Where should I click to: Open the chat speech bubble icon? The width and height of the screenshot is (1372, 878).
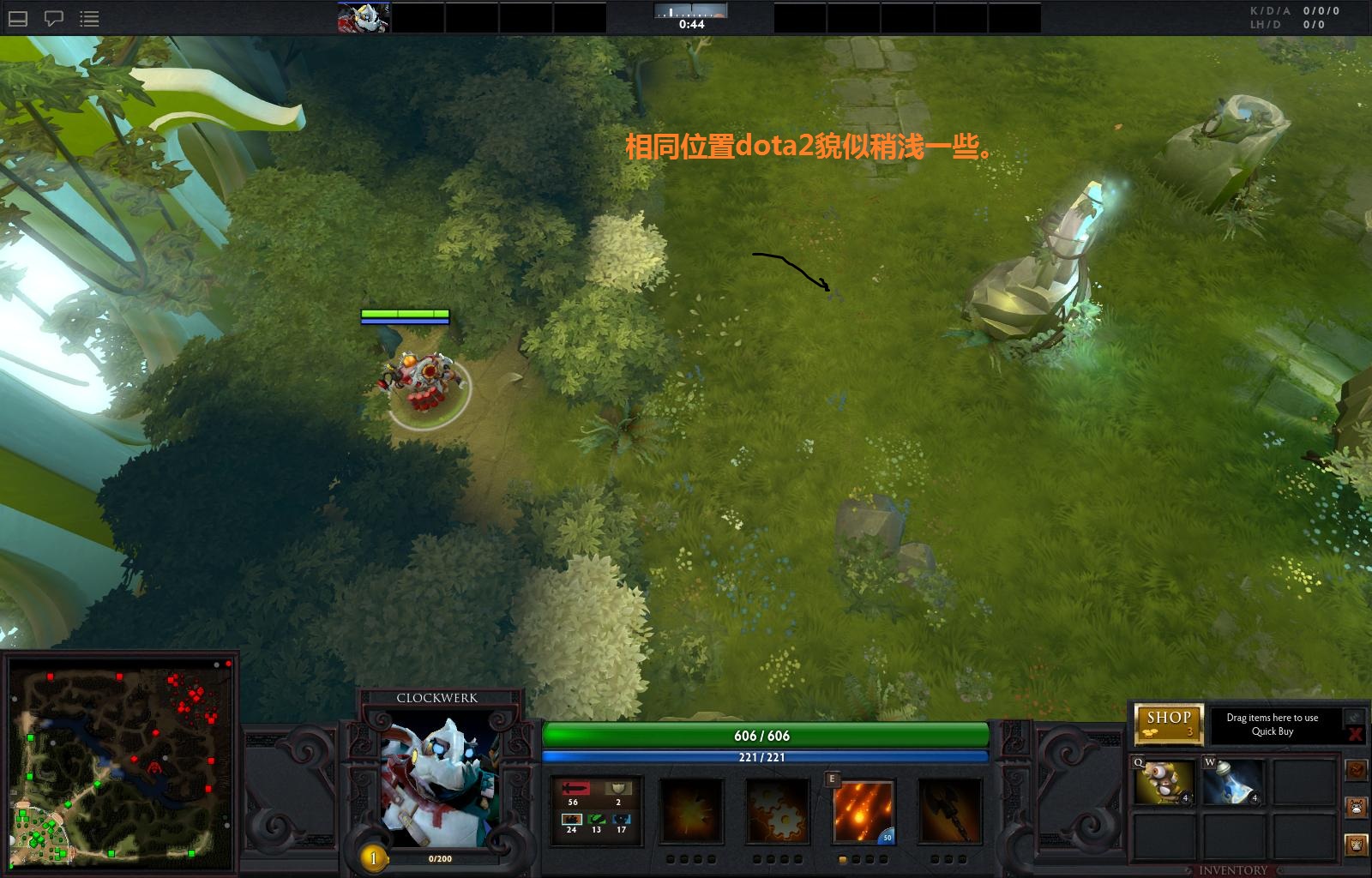click(54, 18)
